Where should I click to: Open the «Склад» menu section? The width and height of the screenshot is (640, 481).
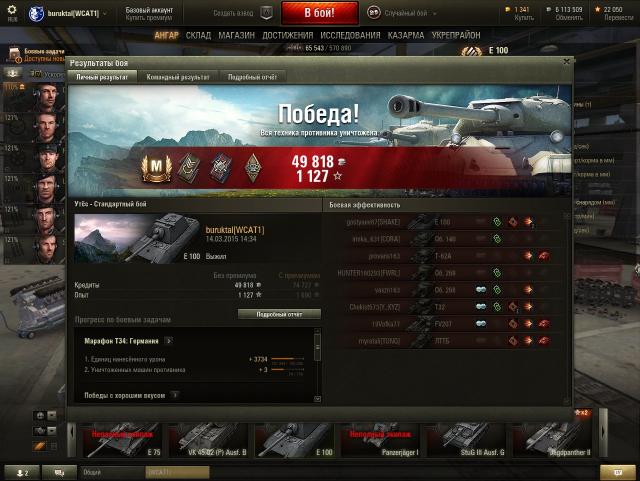coord(198,35)
